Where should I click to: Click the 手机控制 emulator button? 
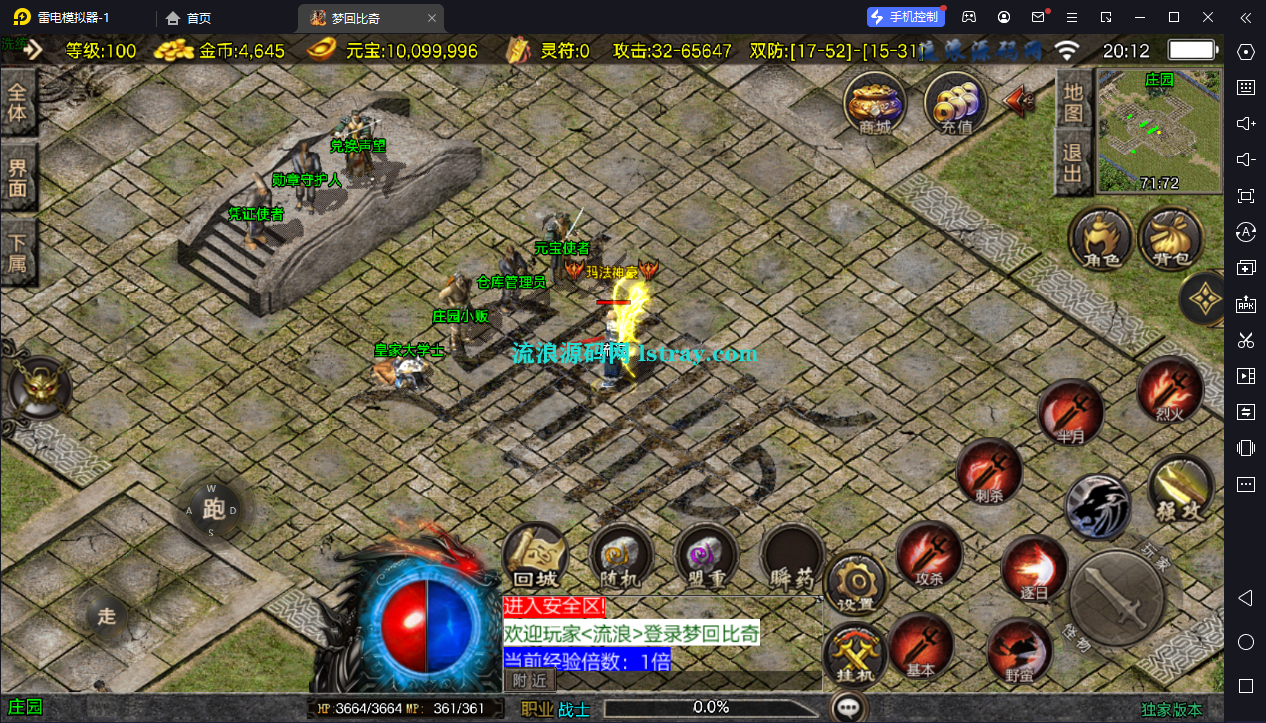click(905, 17)
